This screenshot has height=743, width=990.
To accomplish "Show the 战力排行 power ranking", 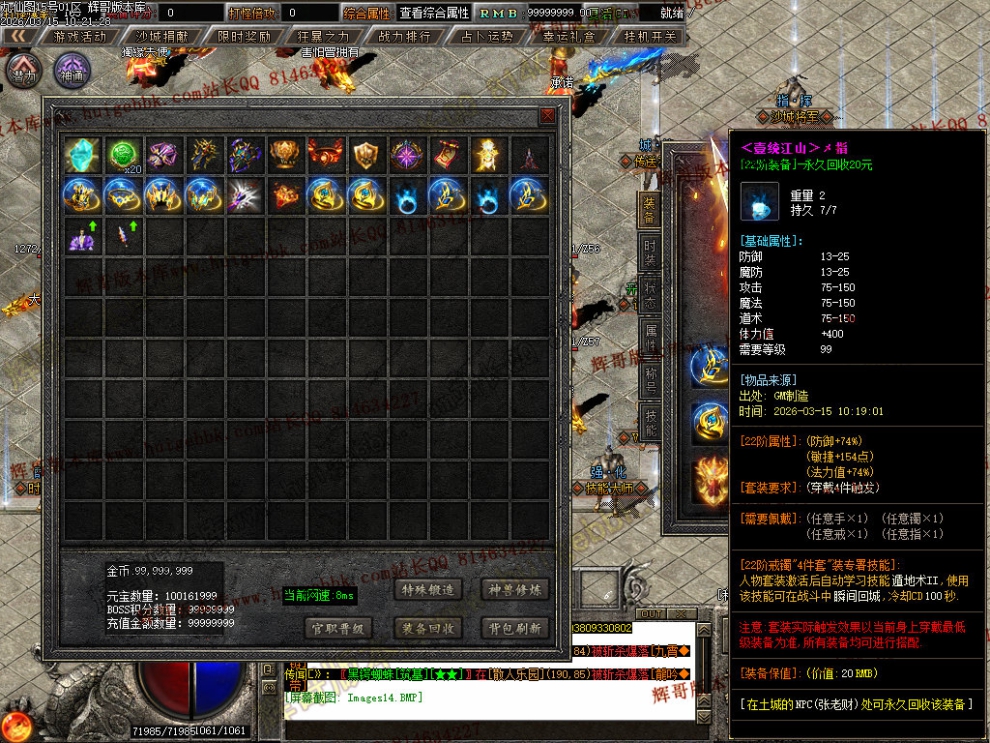I will pos(405,36).
